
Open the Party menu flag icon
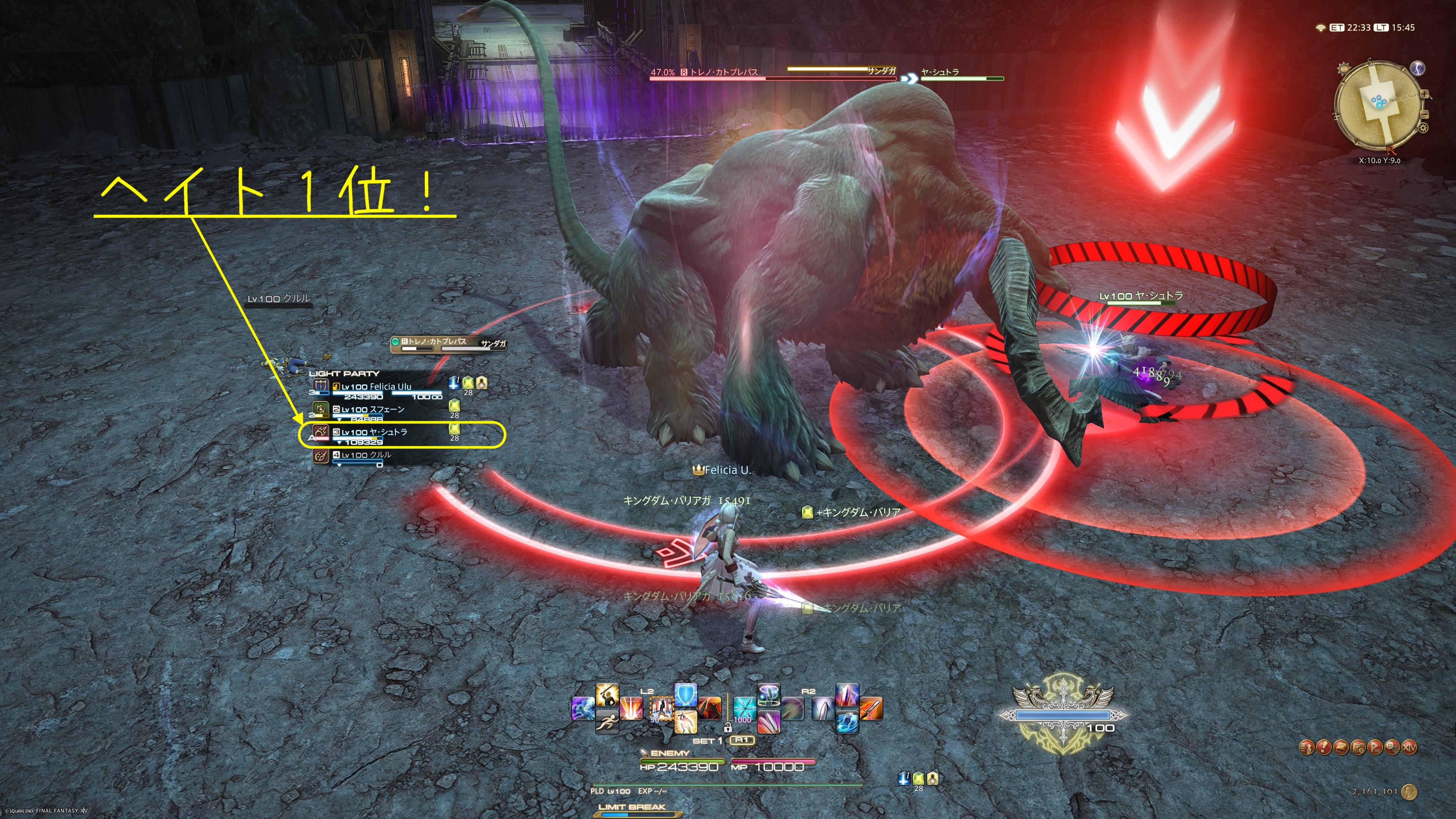coord(1375,747)
